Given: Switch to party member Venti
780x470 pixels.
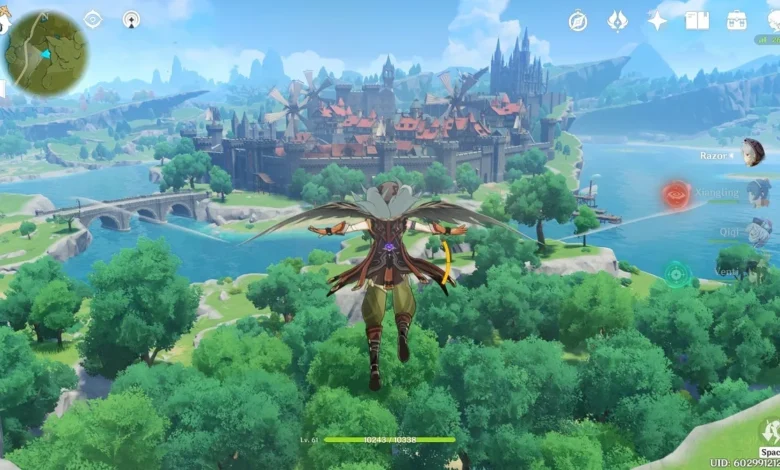Looking at the screenshot, I should point(757,266).
